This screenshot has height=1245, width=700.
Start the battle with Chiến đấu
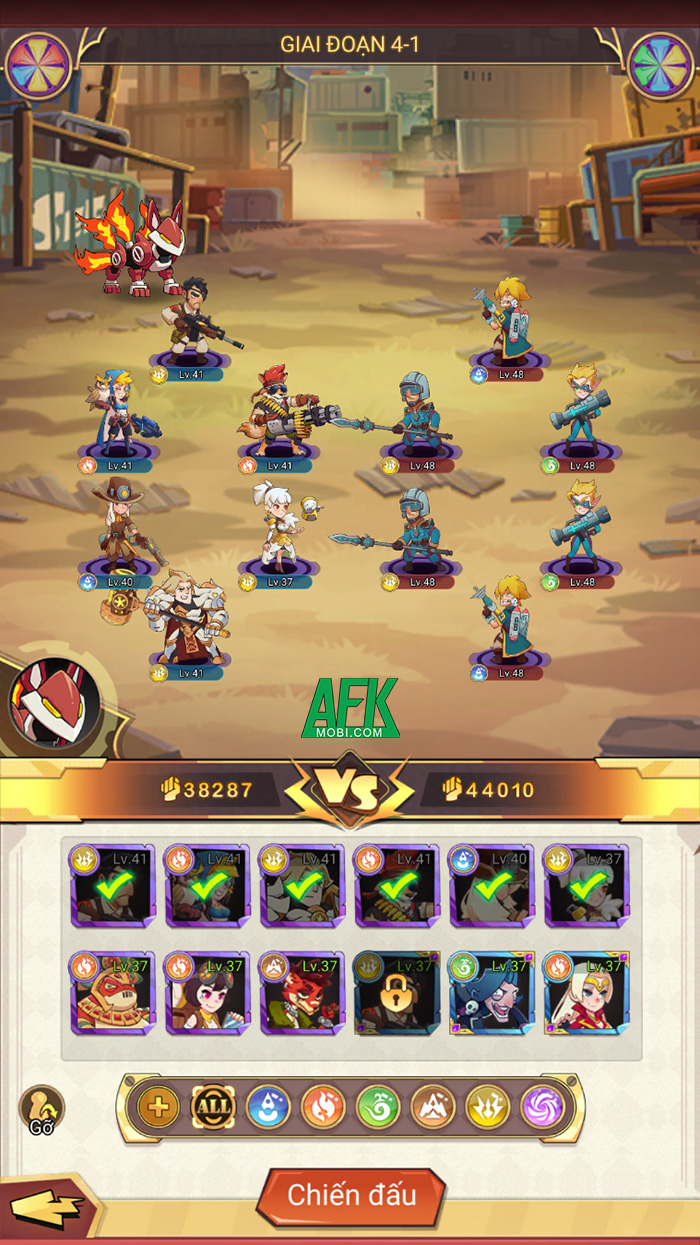coord(351,1195)
